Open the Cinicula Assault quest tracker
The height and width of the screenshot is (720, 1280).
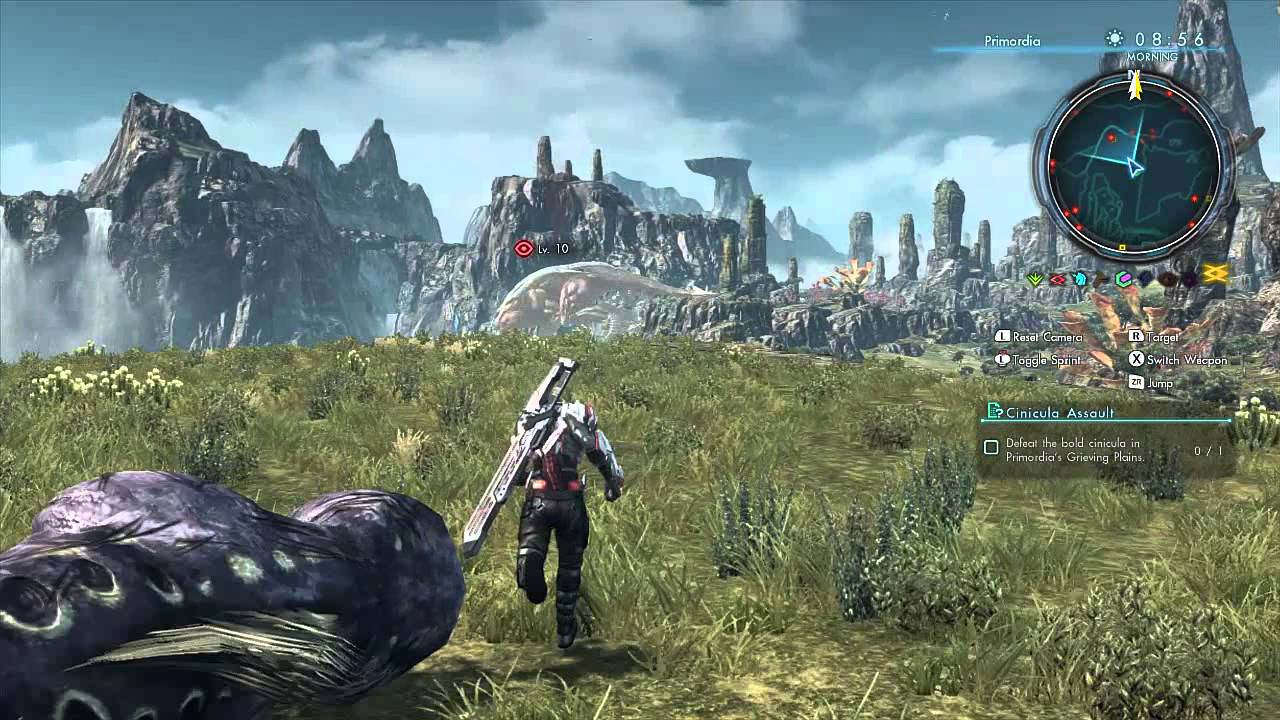point(1060,412)
